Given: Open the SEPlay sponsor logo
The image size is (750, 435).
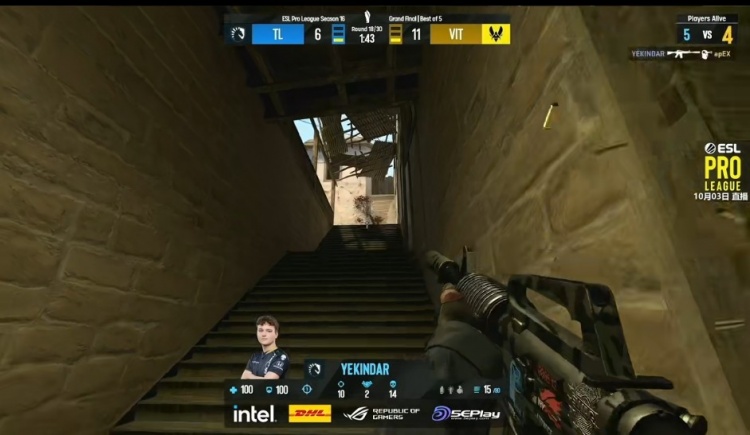Looking at the screenshot, I should pos(462,413).
